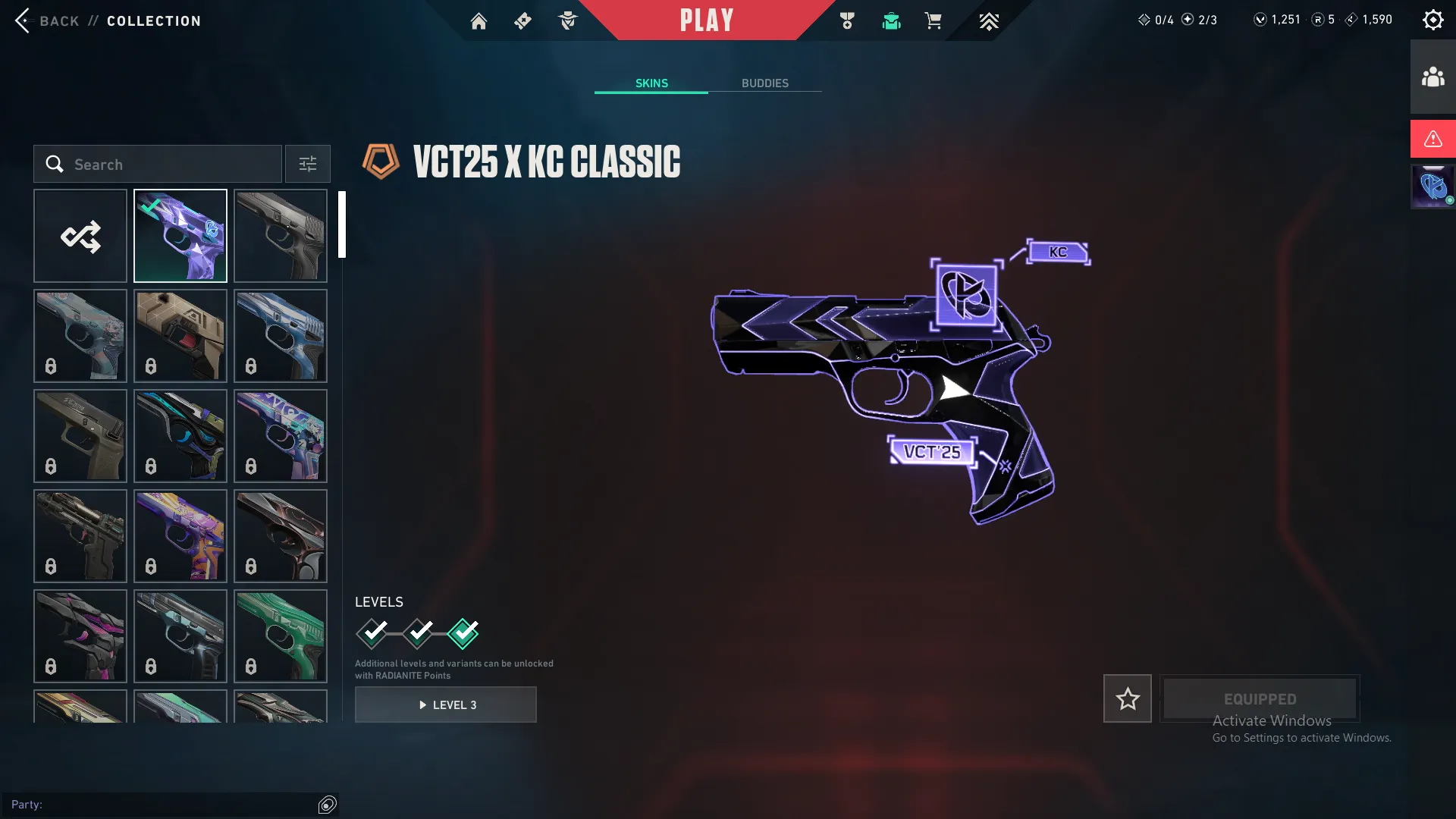Open the Collection backpack icon
This screenshot has width=1456, height=819.
click(x=891, y=21)
